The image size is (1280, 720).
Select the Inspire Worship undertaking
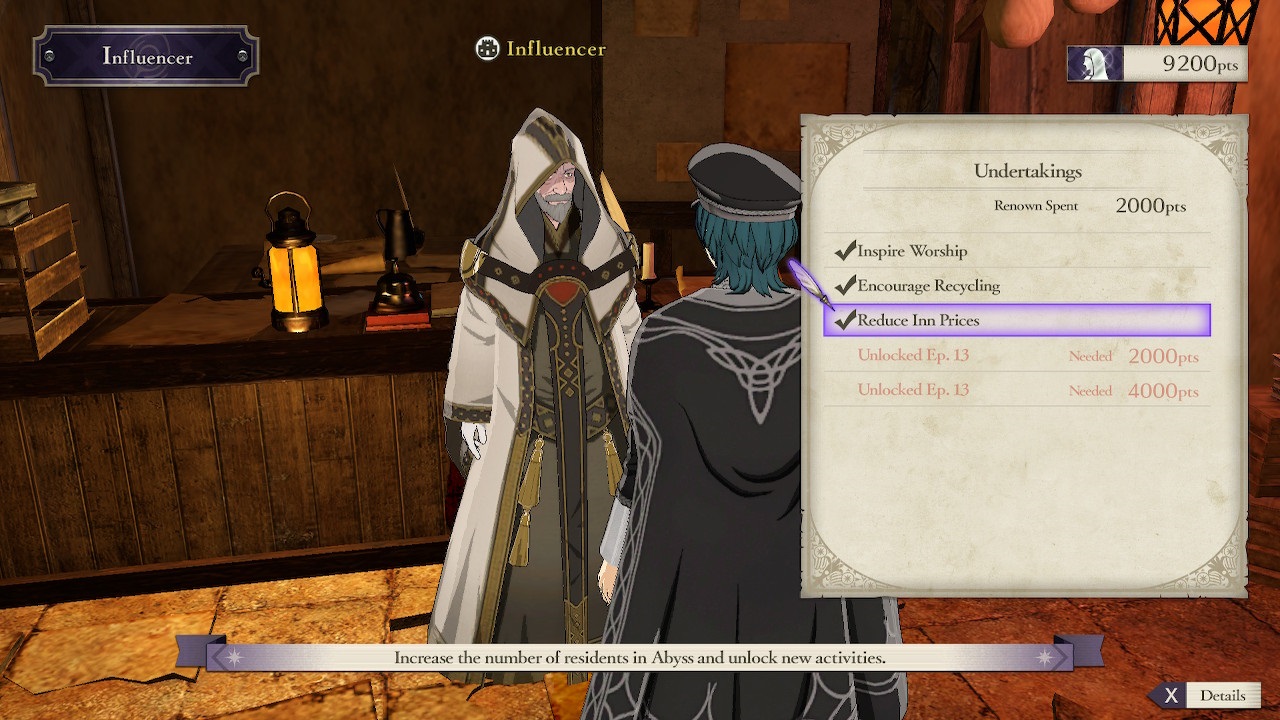[911, 251]
